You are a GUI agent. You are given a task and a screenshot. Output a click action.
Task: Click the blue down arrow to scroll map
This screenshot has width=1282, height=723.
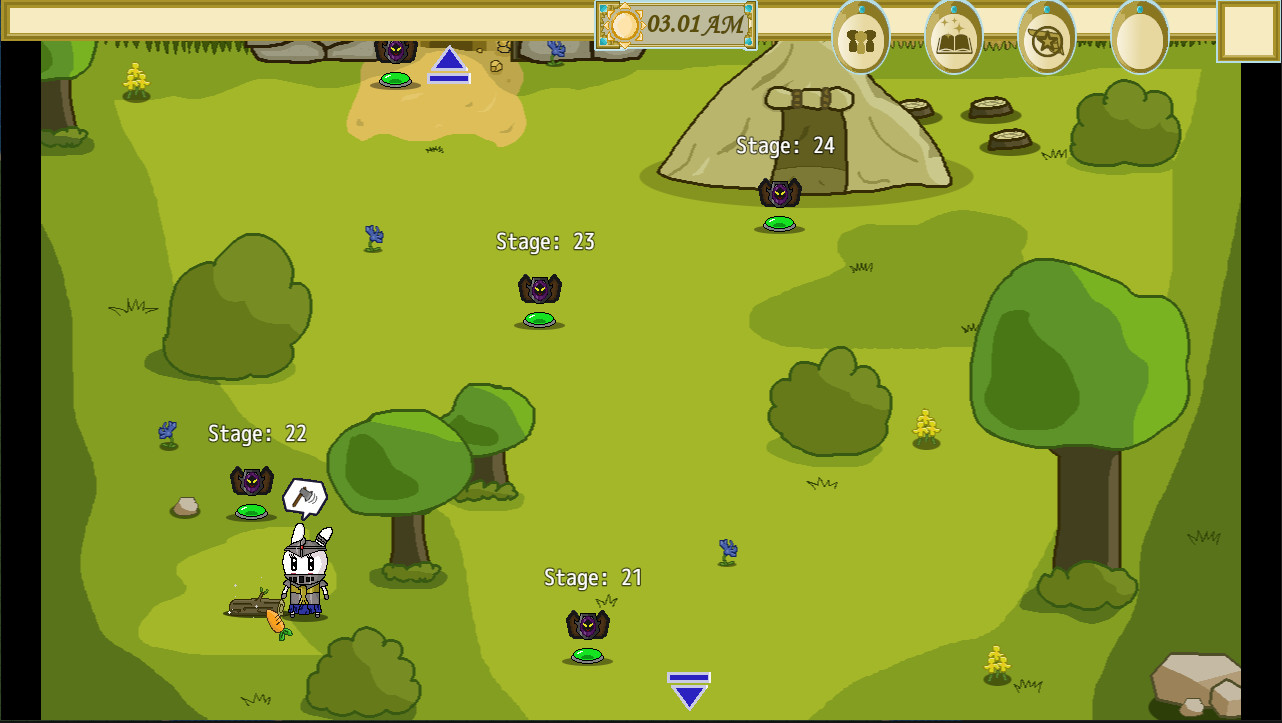(688, 687)
